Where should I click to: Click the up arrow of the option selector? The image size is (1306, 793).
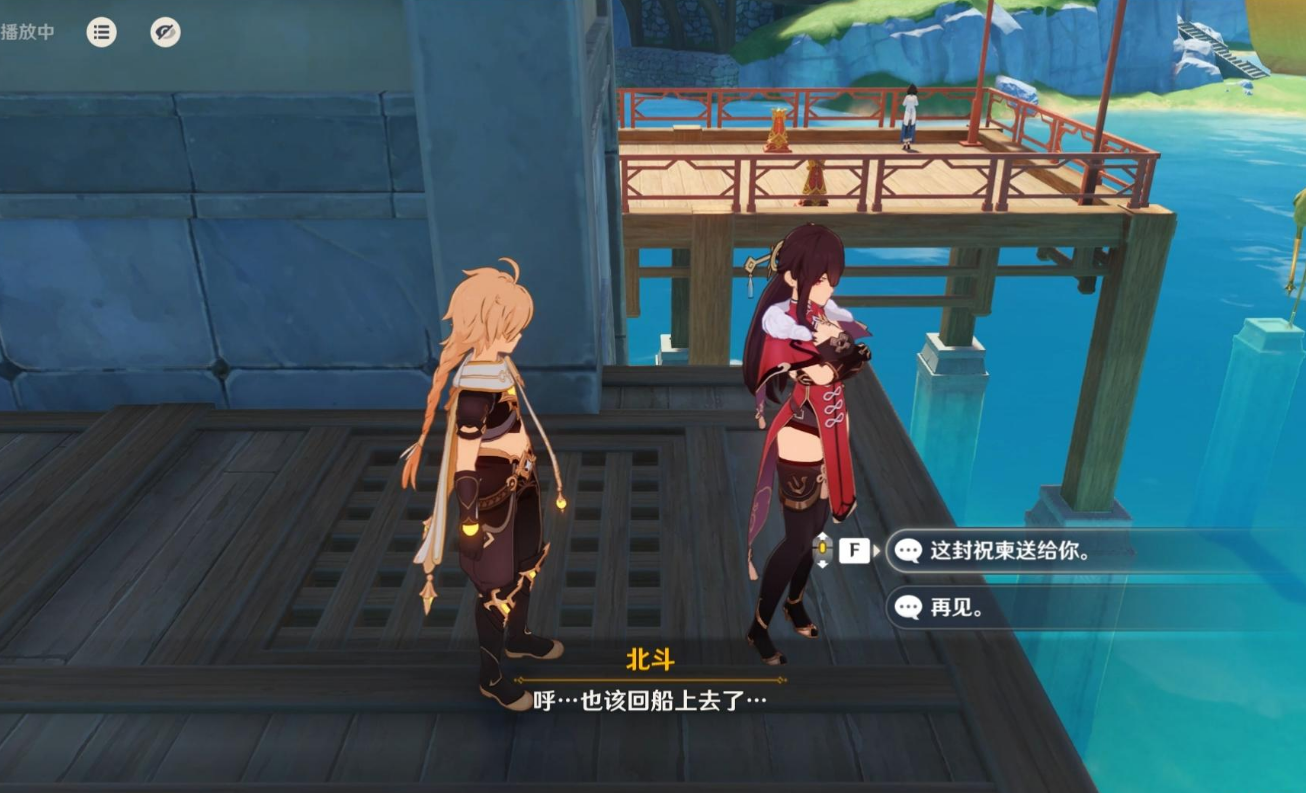pyautogui.click(x=822, y=534)
